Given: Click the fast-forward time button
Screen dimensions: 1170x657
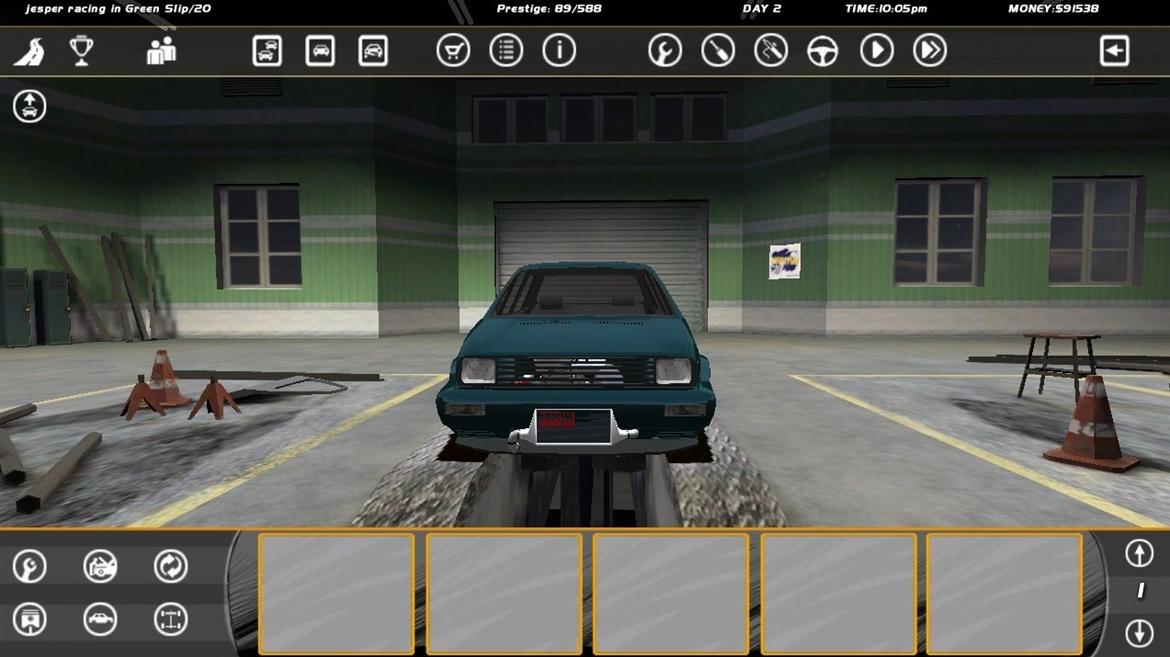Looking at the screenshot, I should click(930, 51).
